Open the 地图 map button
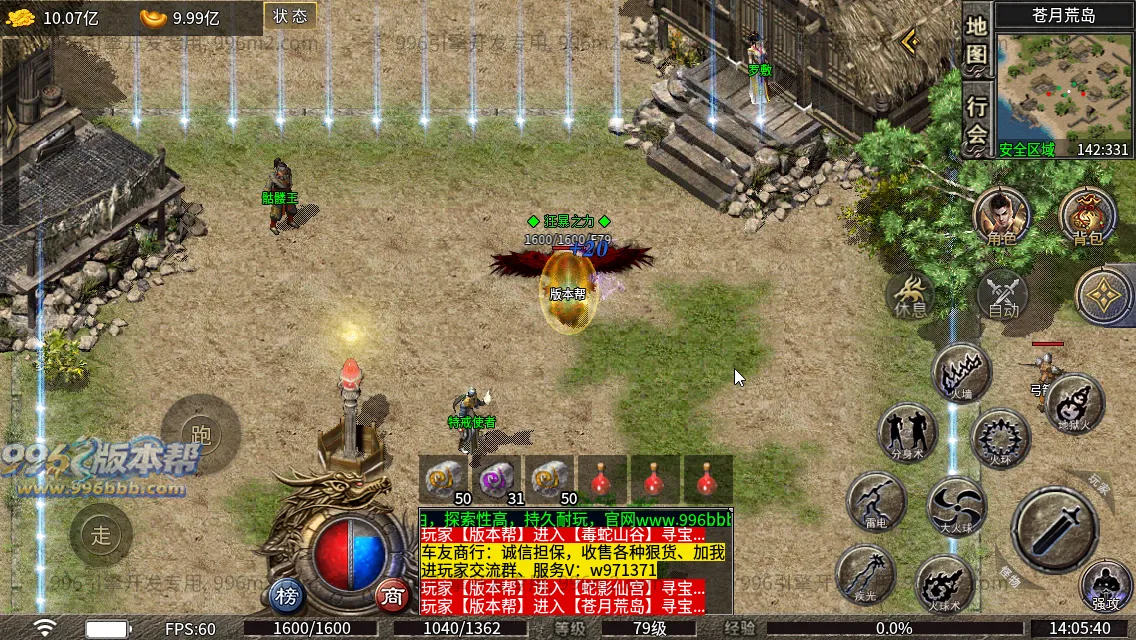 (977, 39)
